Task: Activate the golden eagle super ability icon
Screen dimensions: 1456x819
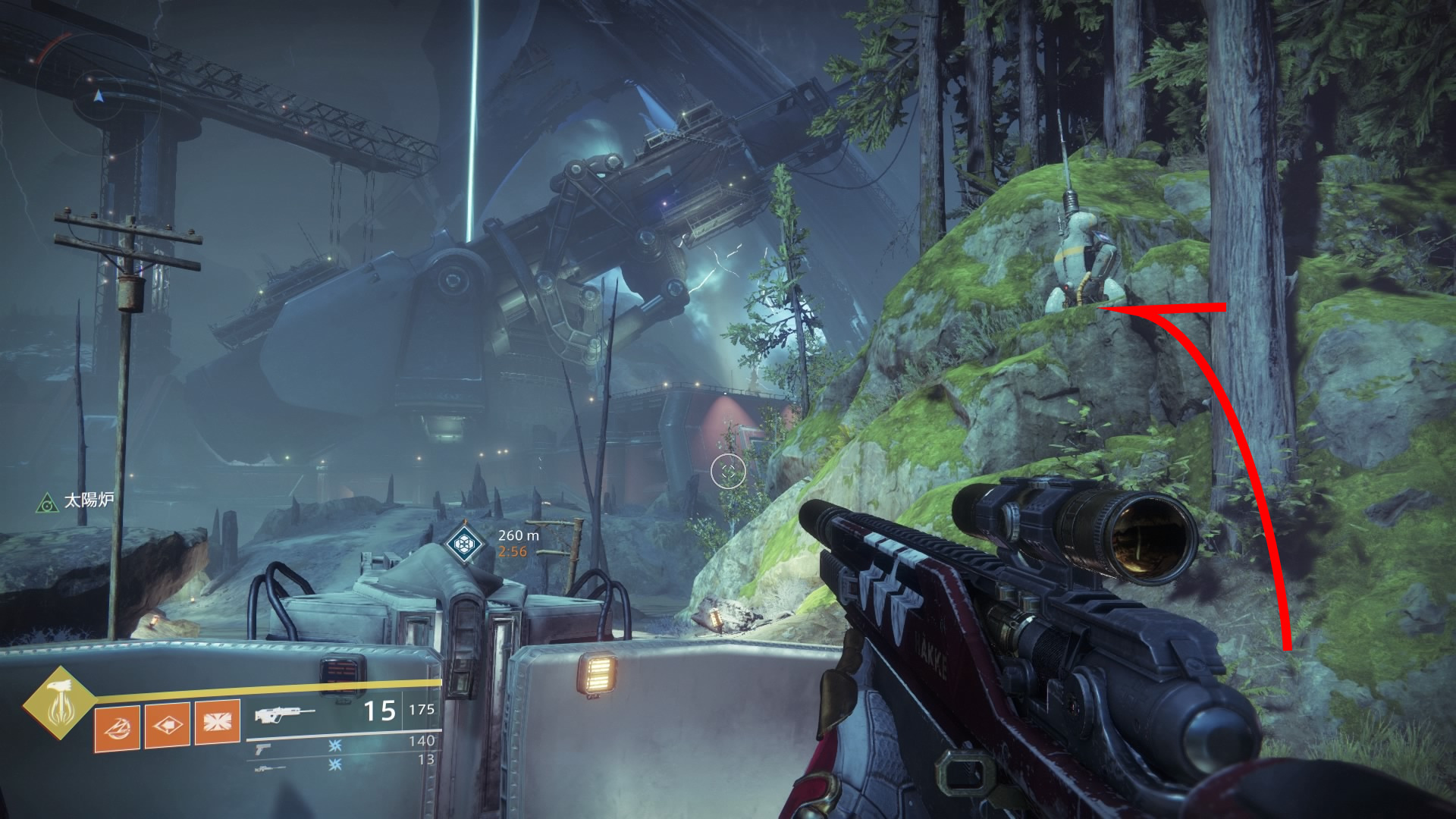Action: 58,703
